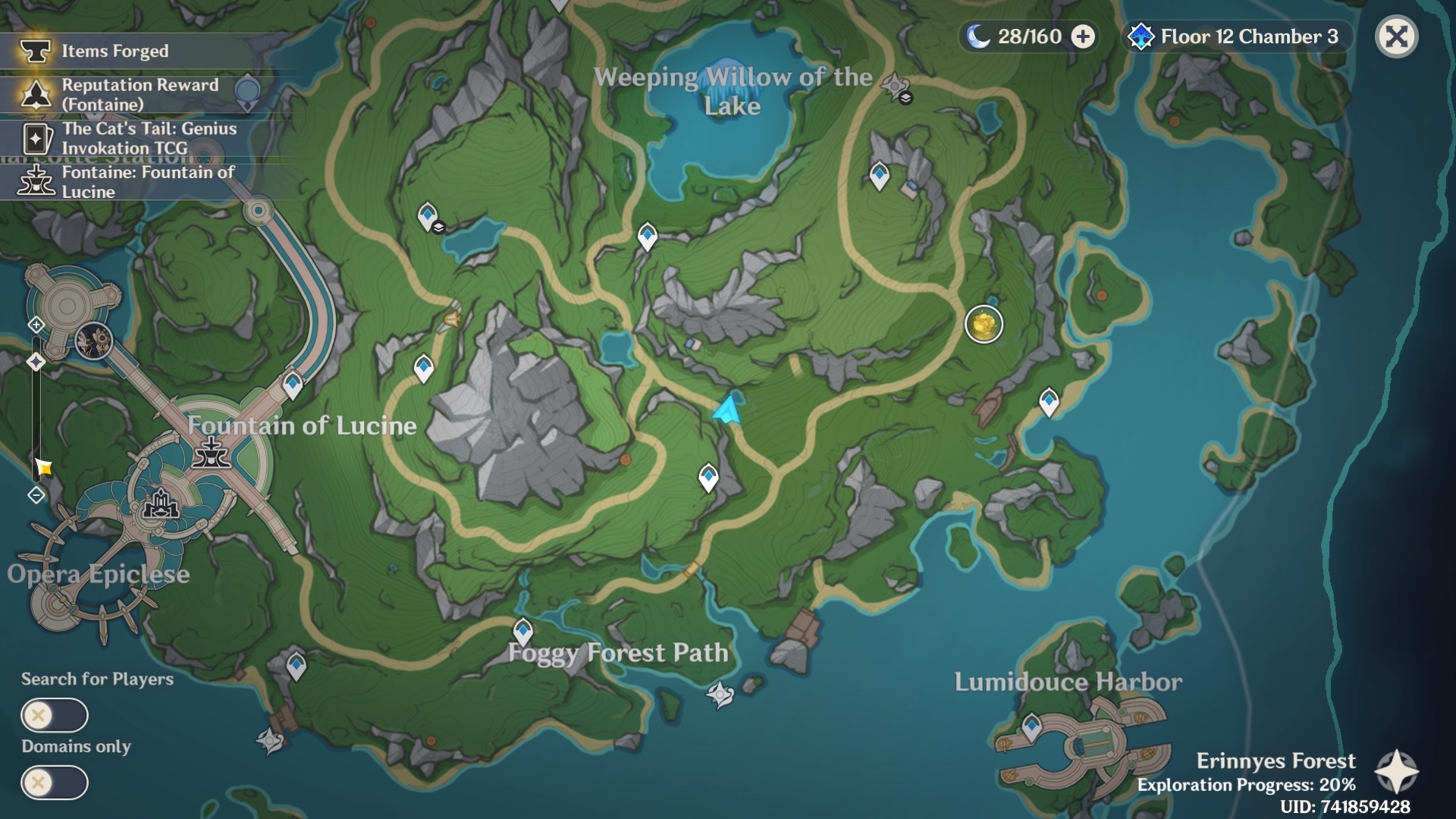This screenshot has height=819, width=1456.
Task: Select the Fountain of Lucine statue marker
Action: click(x=211, y=453)
